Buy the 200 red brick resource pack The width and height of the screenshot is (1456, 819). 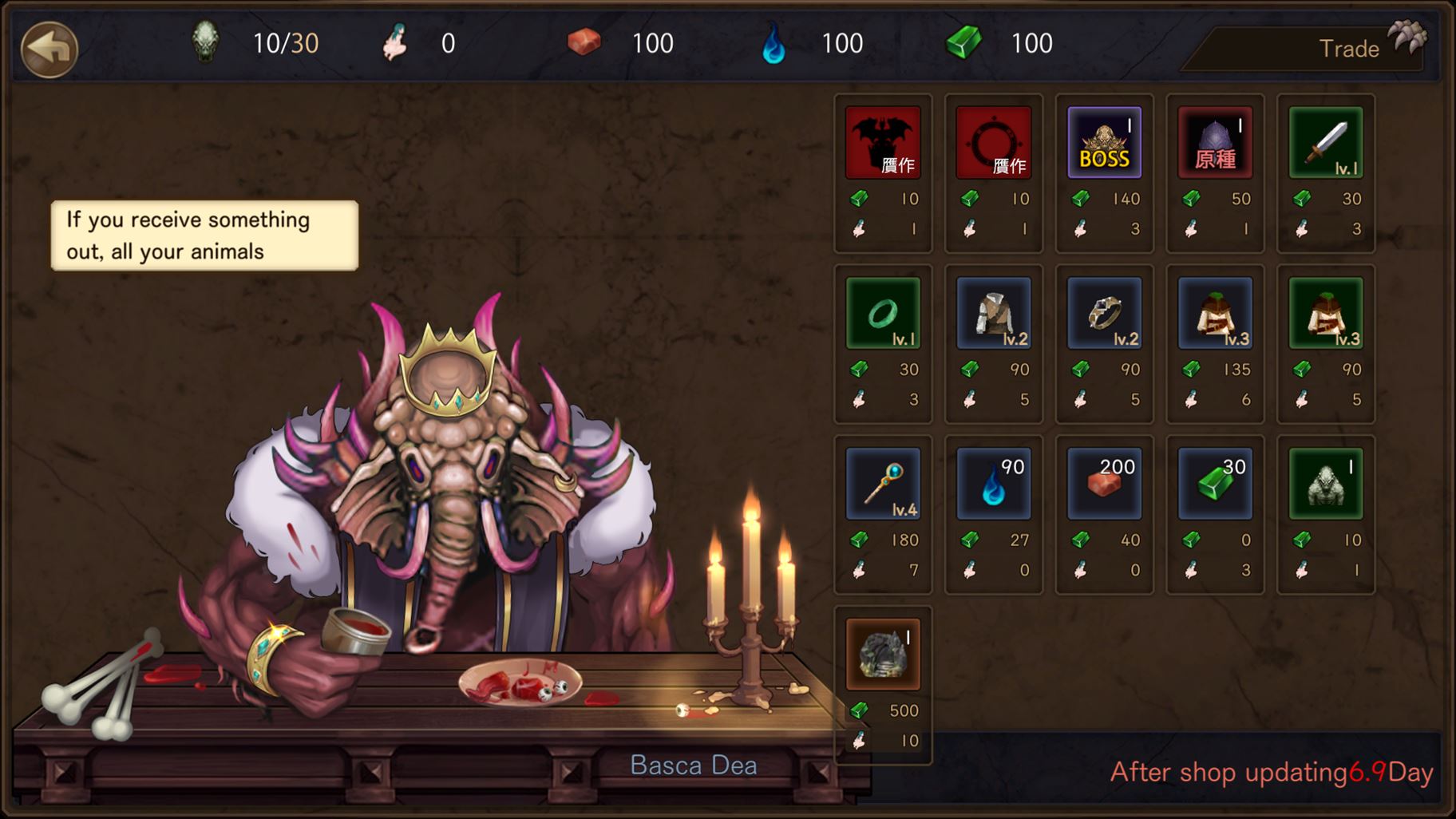click(1105, 484)
